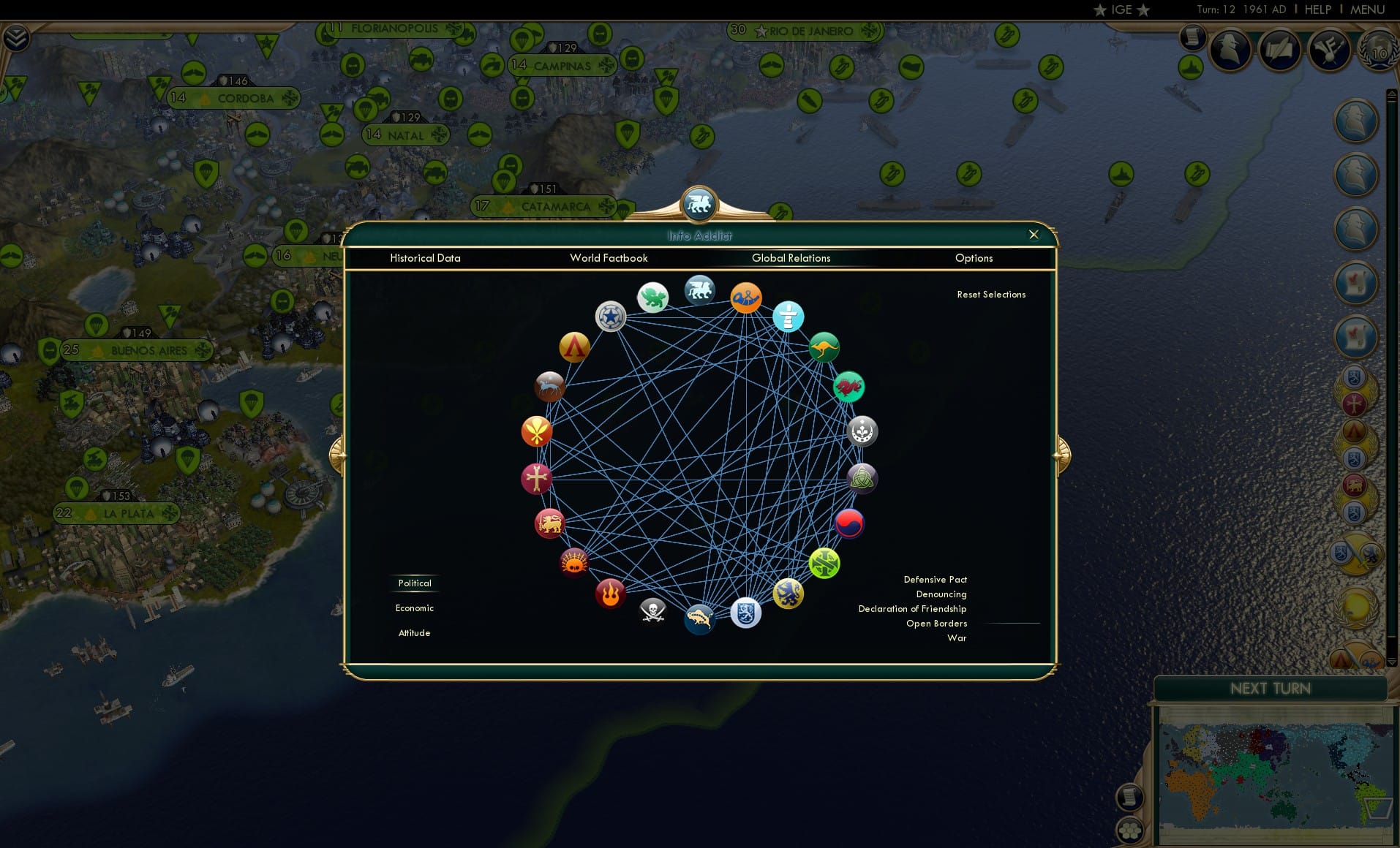Select the Attitude view option
Viewport: 1400px width, 848px height.
[415, 632]
